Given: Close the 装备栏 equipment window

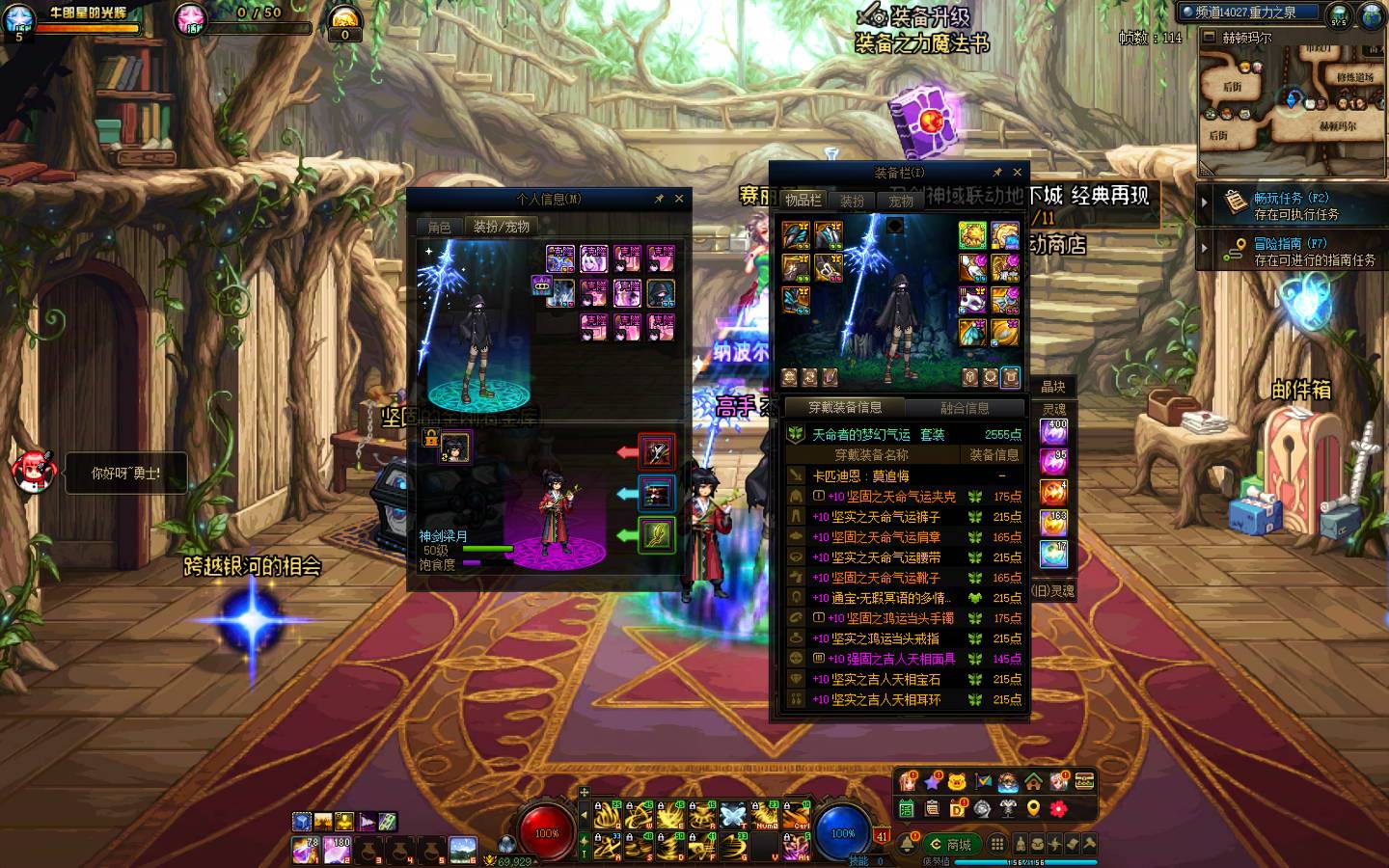Looking at the screenshot, I should [x=1017, y=173].
